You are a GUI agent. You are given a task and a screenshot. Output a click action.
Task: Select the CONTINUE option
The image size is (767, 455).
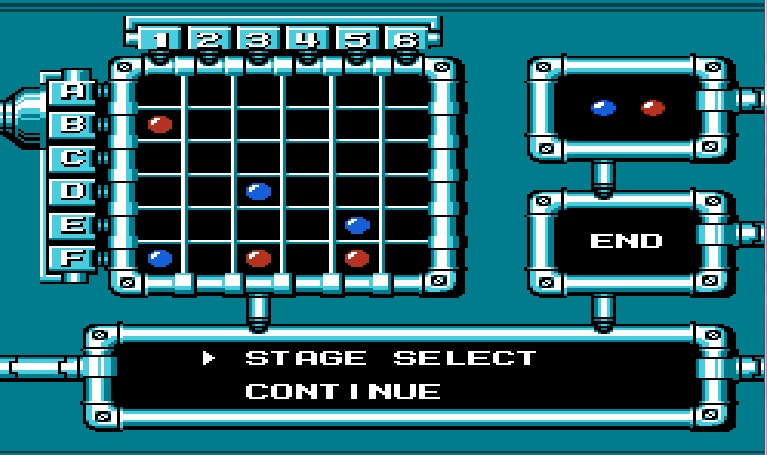coord(342,391)
